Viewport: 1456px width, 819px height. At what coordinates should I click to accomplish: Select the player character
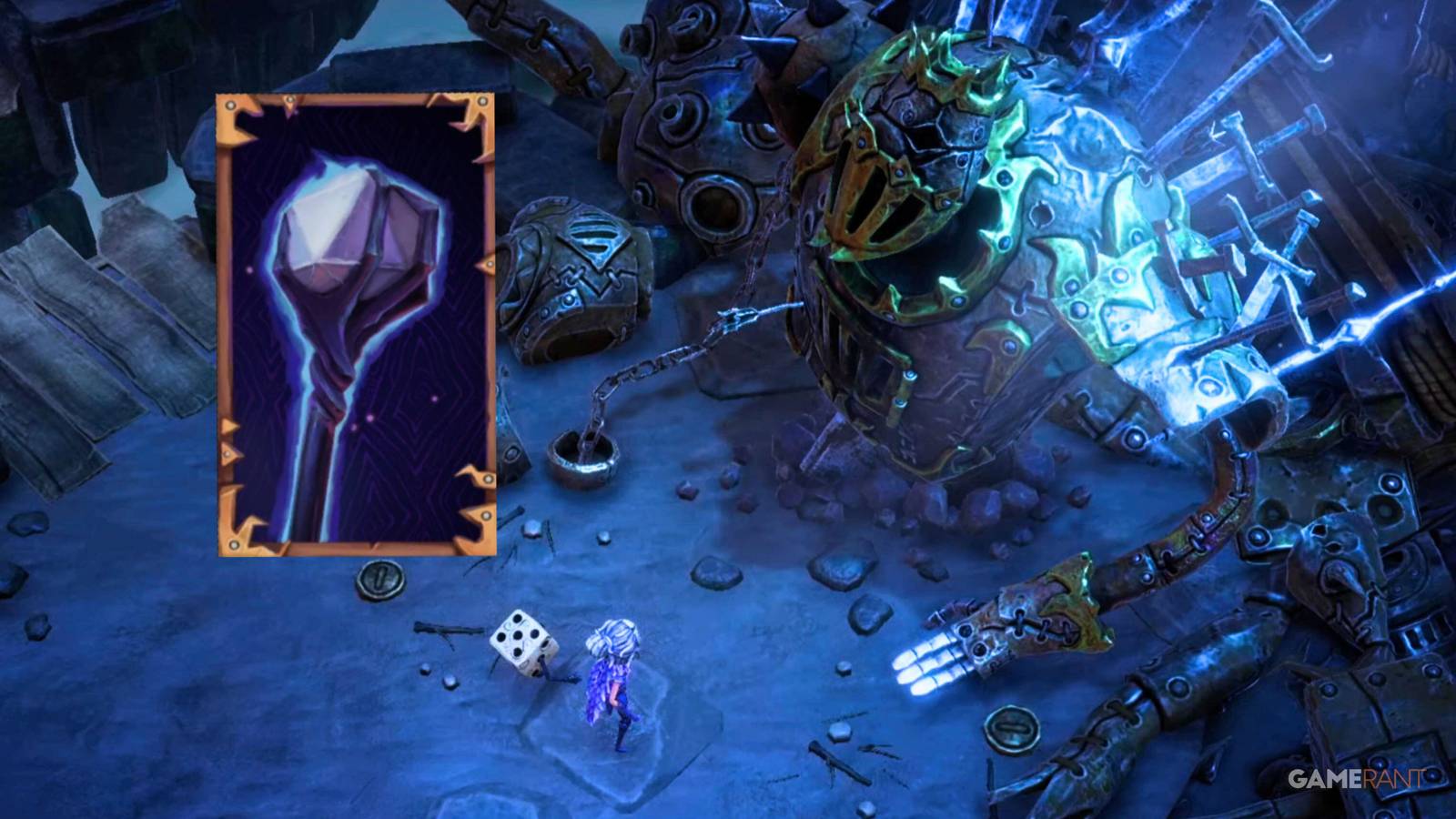tap(614, 682)
